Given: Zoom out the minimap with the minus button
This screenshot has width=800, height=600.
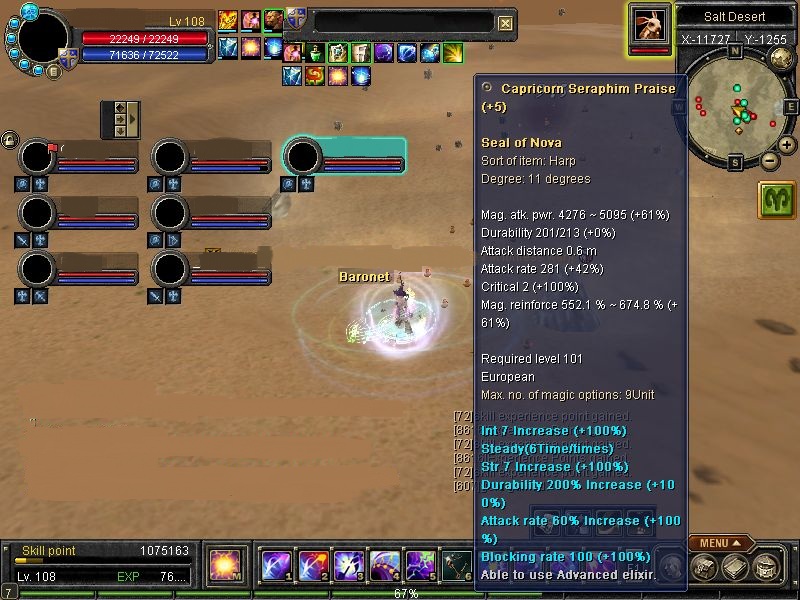Looking at the screenshot, I should [x=769, y=159].
